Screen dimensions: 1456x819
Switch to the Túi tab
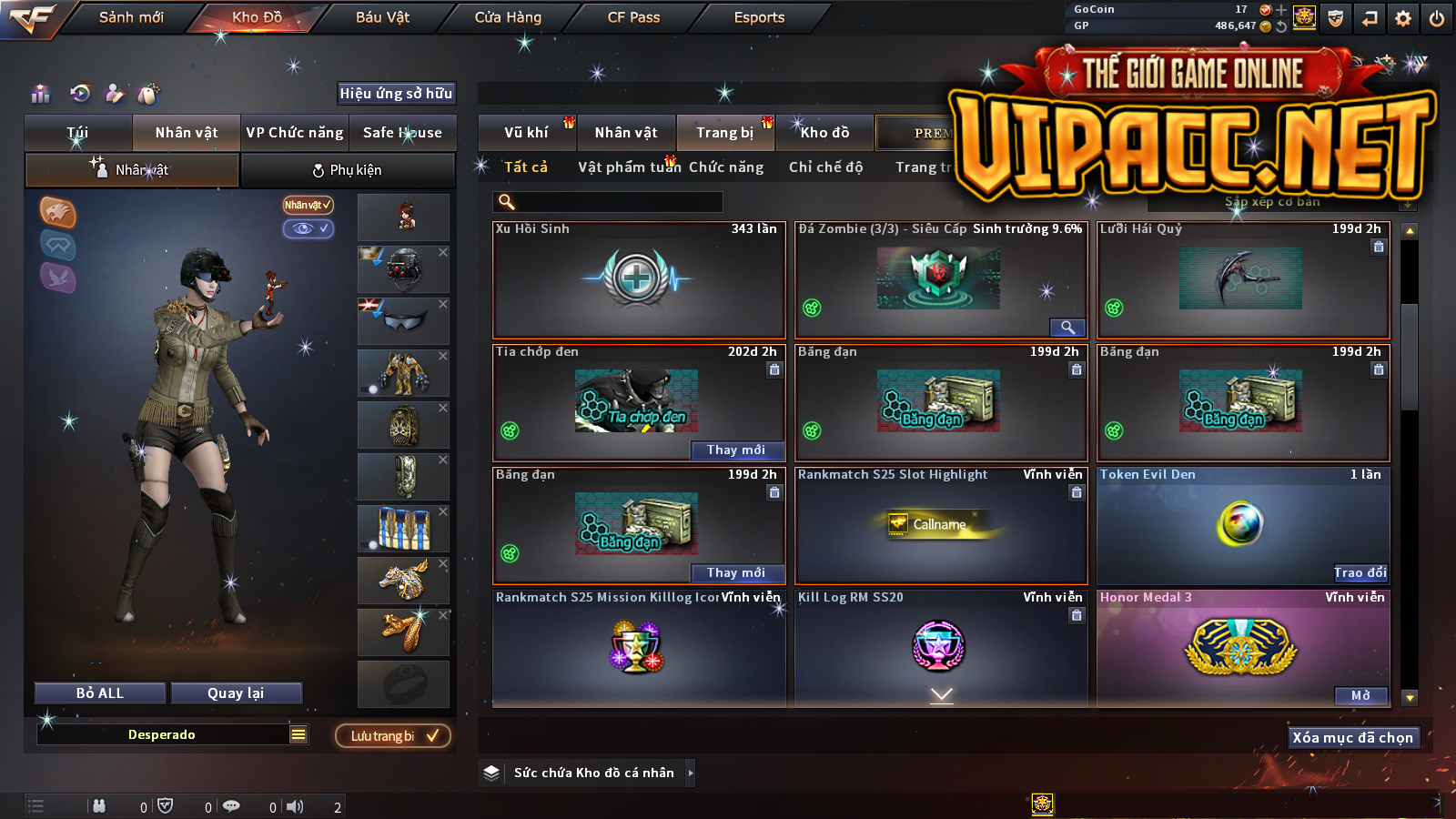[77, 133]
